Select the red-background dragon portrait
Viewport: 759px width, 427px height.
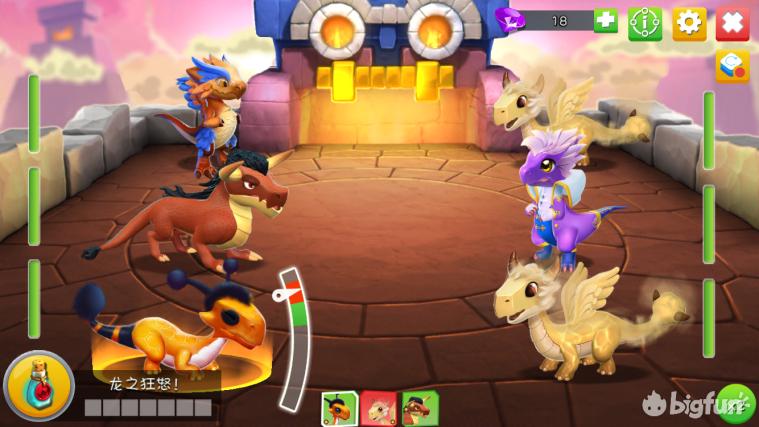[379, 408]
